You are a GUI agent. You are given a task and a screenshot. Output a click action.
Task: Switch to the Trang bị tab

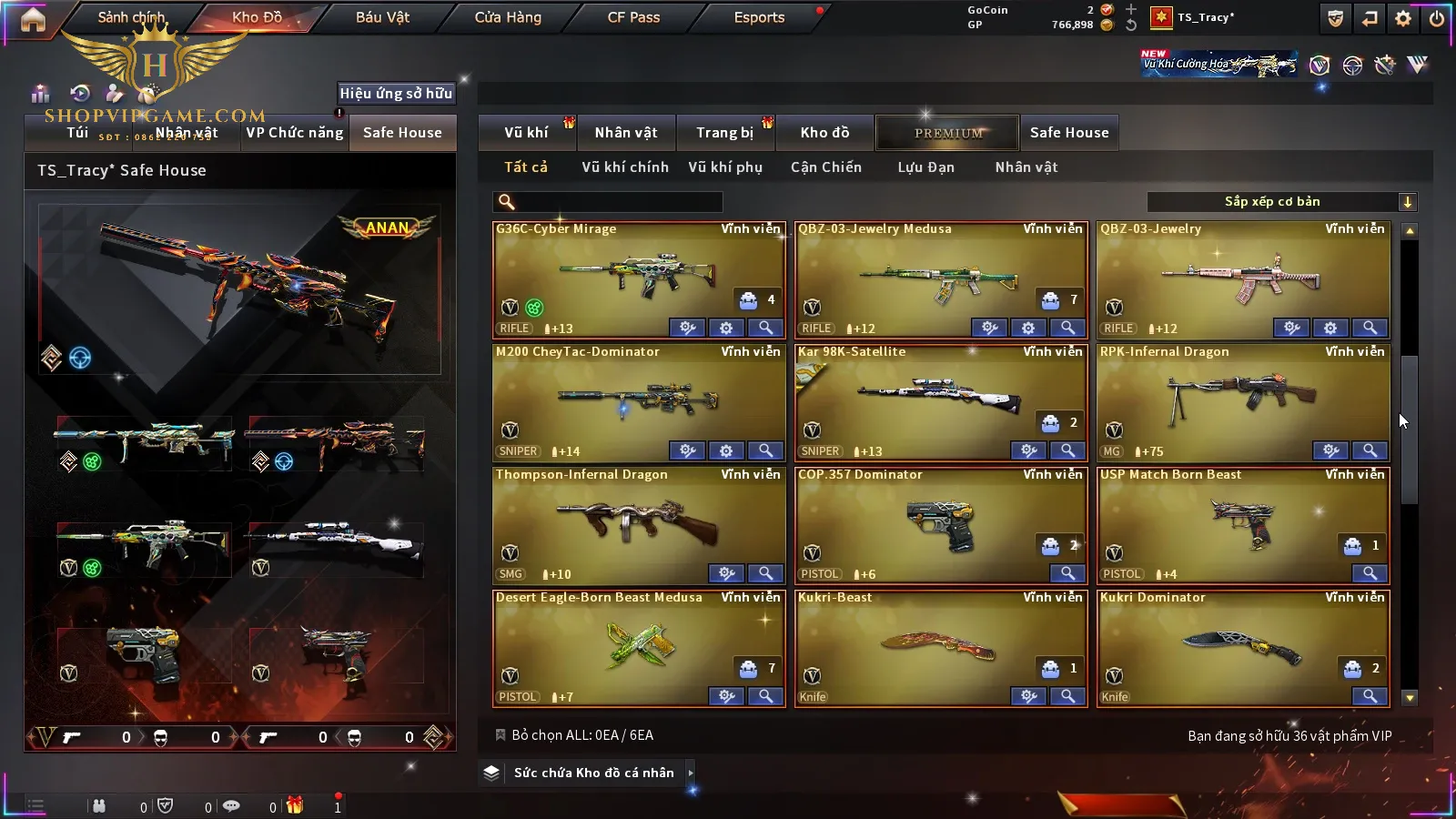(x=724, y=133)
